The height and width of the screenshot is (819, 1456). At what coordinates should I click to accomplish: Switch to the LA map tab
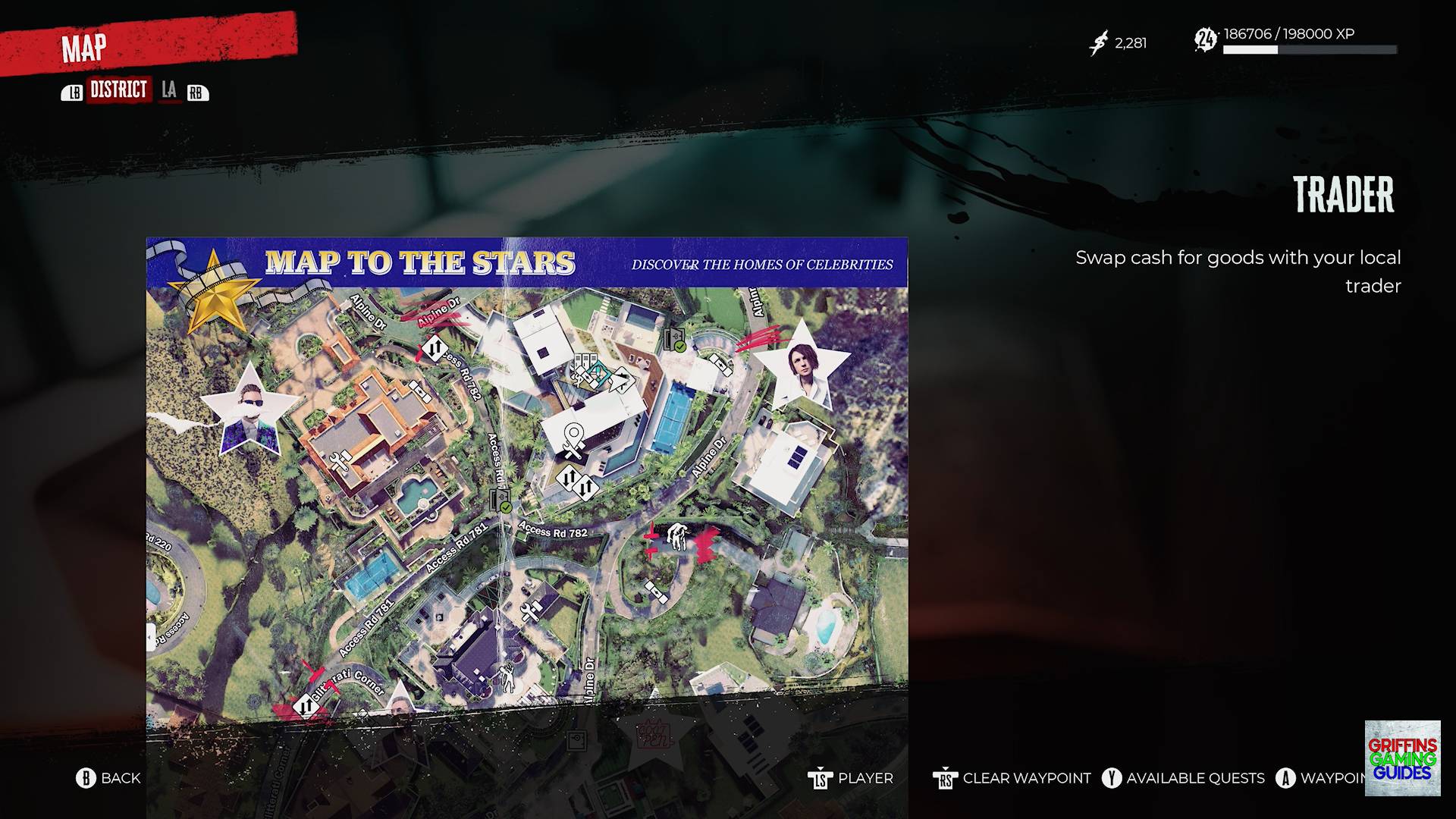pyautogui.click(x=169, y=90)
